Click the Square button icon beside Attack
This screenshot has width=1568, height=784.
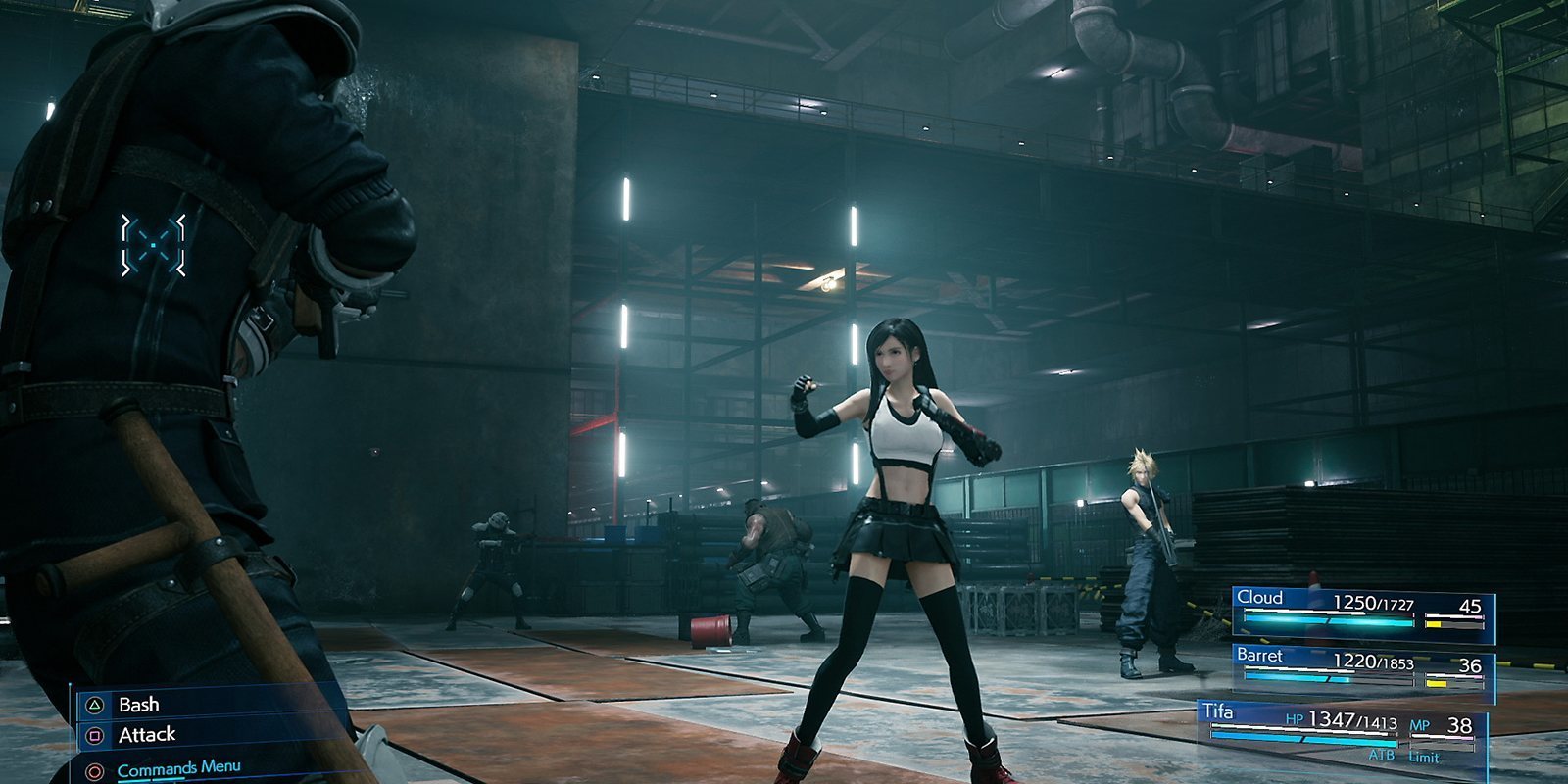click(92, 735)
